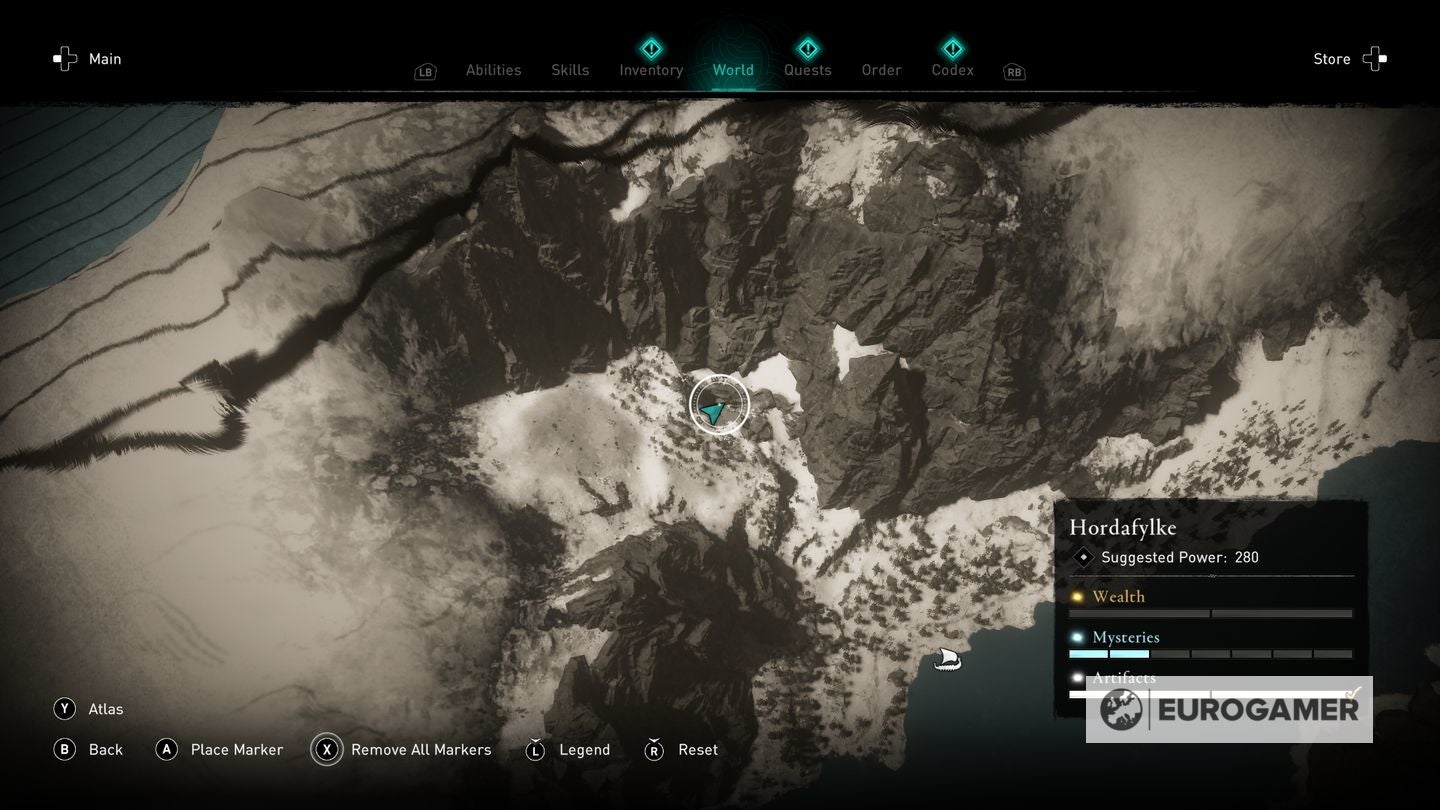This screenshot has width=1440, height=810.
Task: Toggle Remove All Markers with X
Action: 326,749
